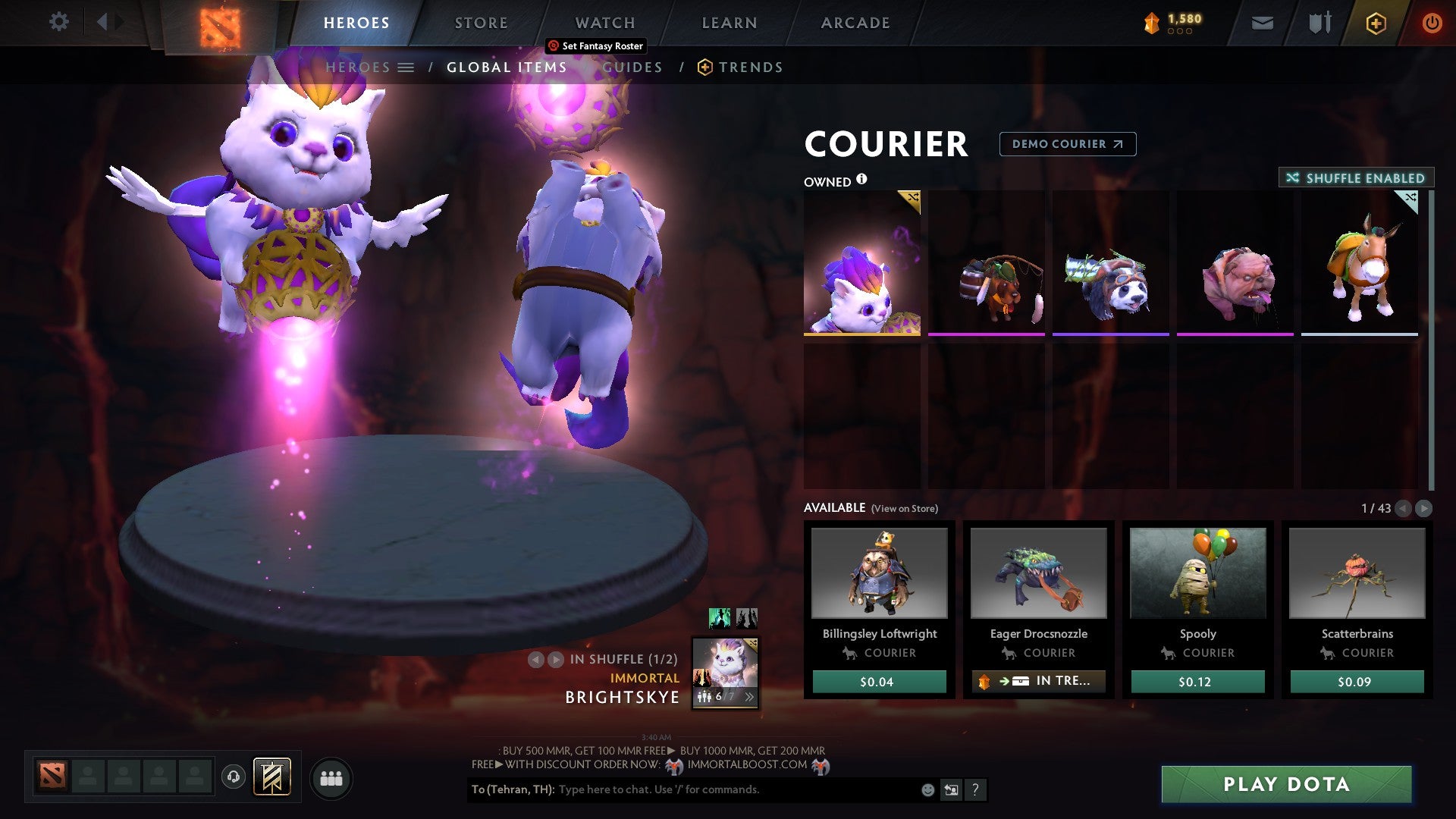1456x819 pixels.
Task: Click the voice chat headset icon
Action: pos(233,775)
